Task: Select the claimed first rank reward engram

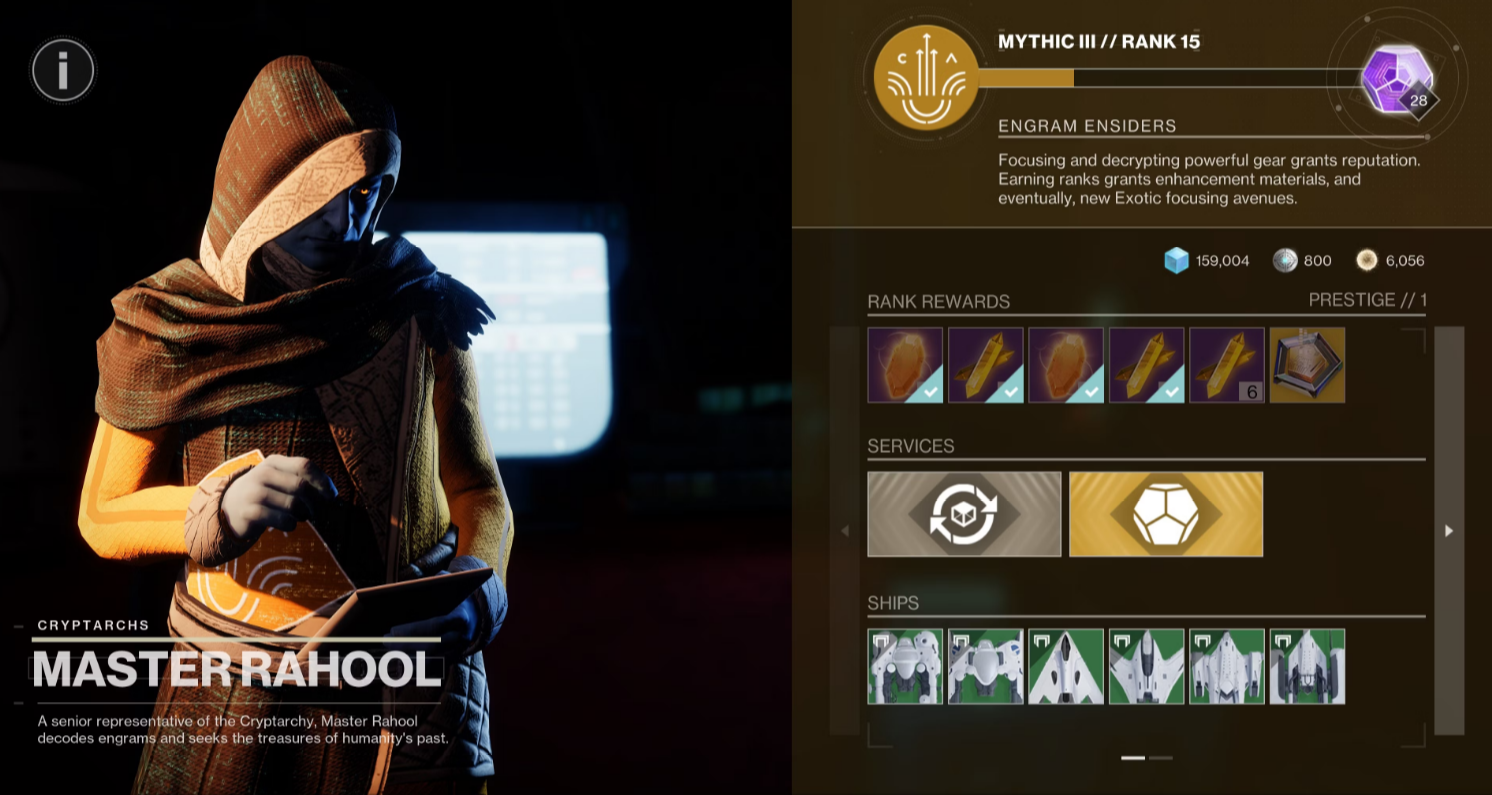Action: point(904,365)
